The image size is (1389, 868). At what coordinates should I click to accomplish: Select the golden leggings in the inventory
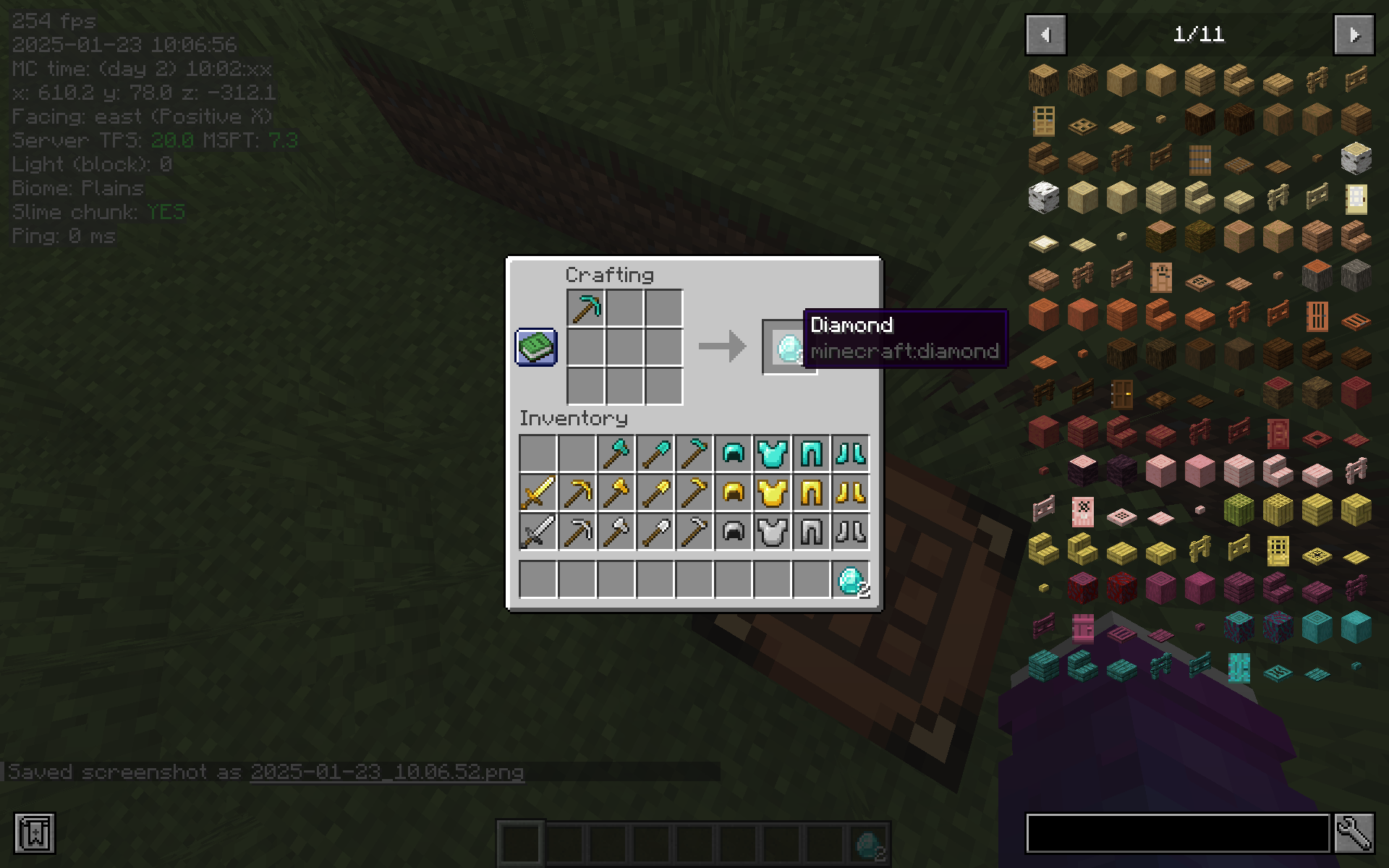point(812,493)
